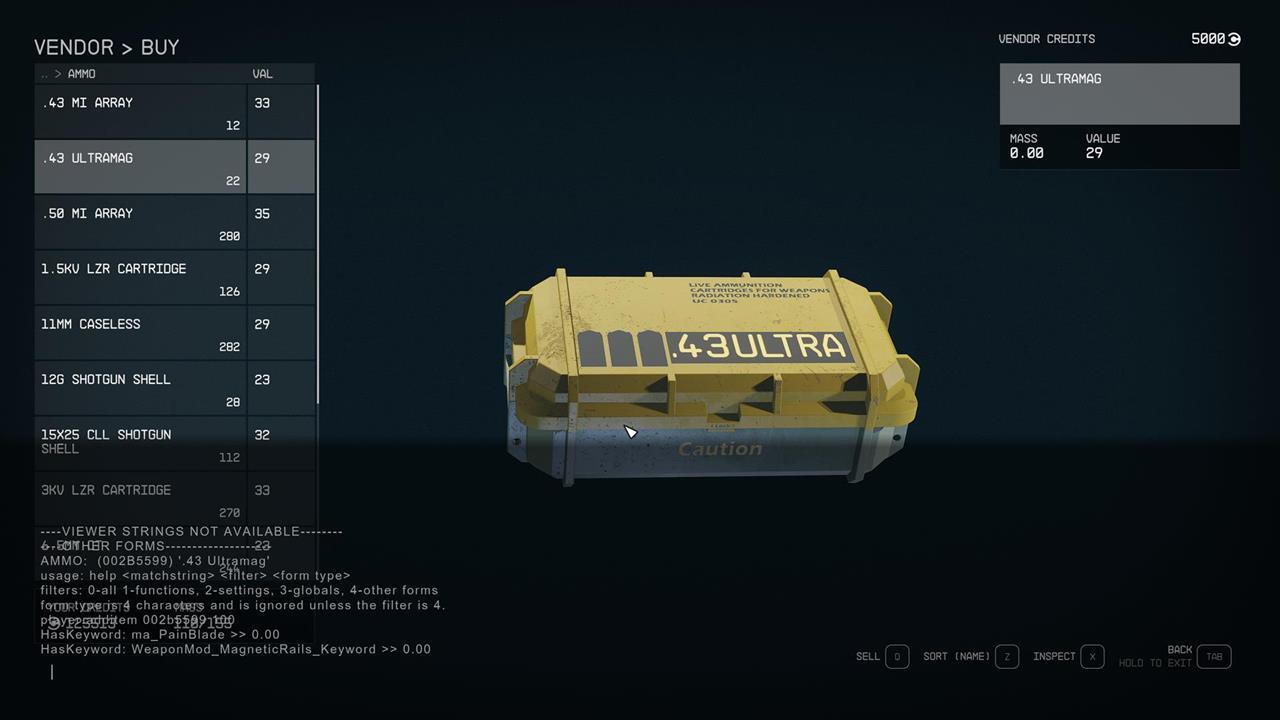Screen dimensions: 1280x720
Task: Click the console input line at bottom left
Action: click(52, 671)
